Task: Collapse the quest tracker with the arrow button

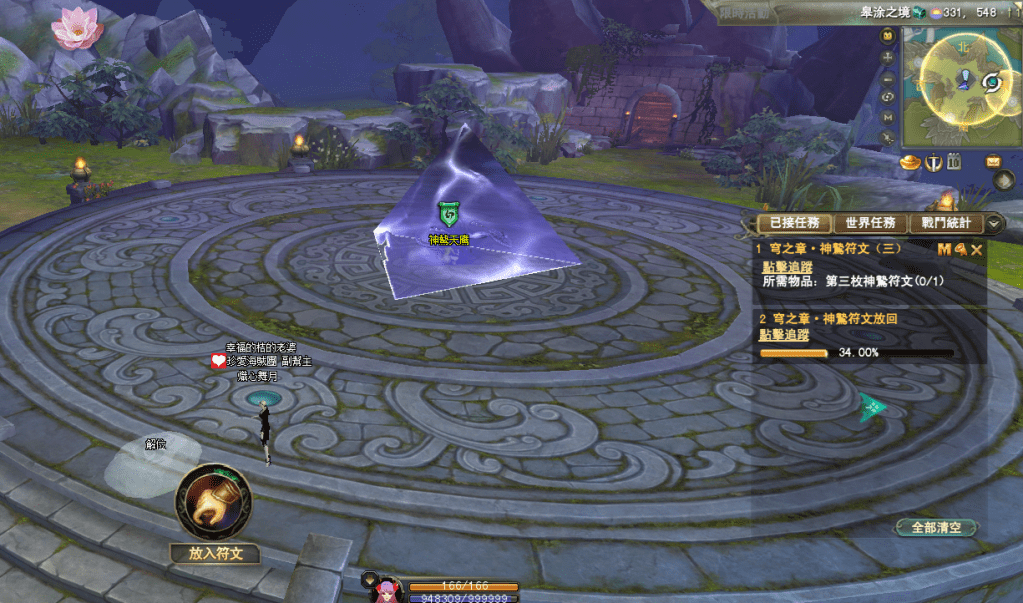Action: (x=995, y=223)
